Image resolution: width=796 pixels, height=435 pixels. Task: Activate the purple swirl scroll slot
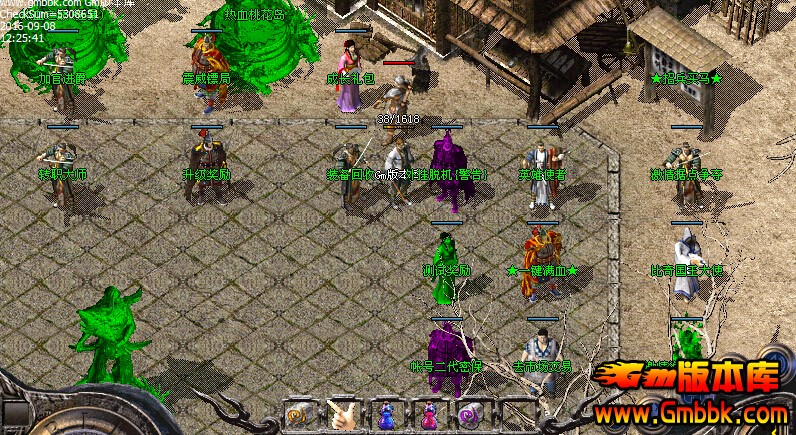point(470,414)
